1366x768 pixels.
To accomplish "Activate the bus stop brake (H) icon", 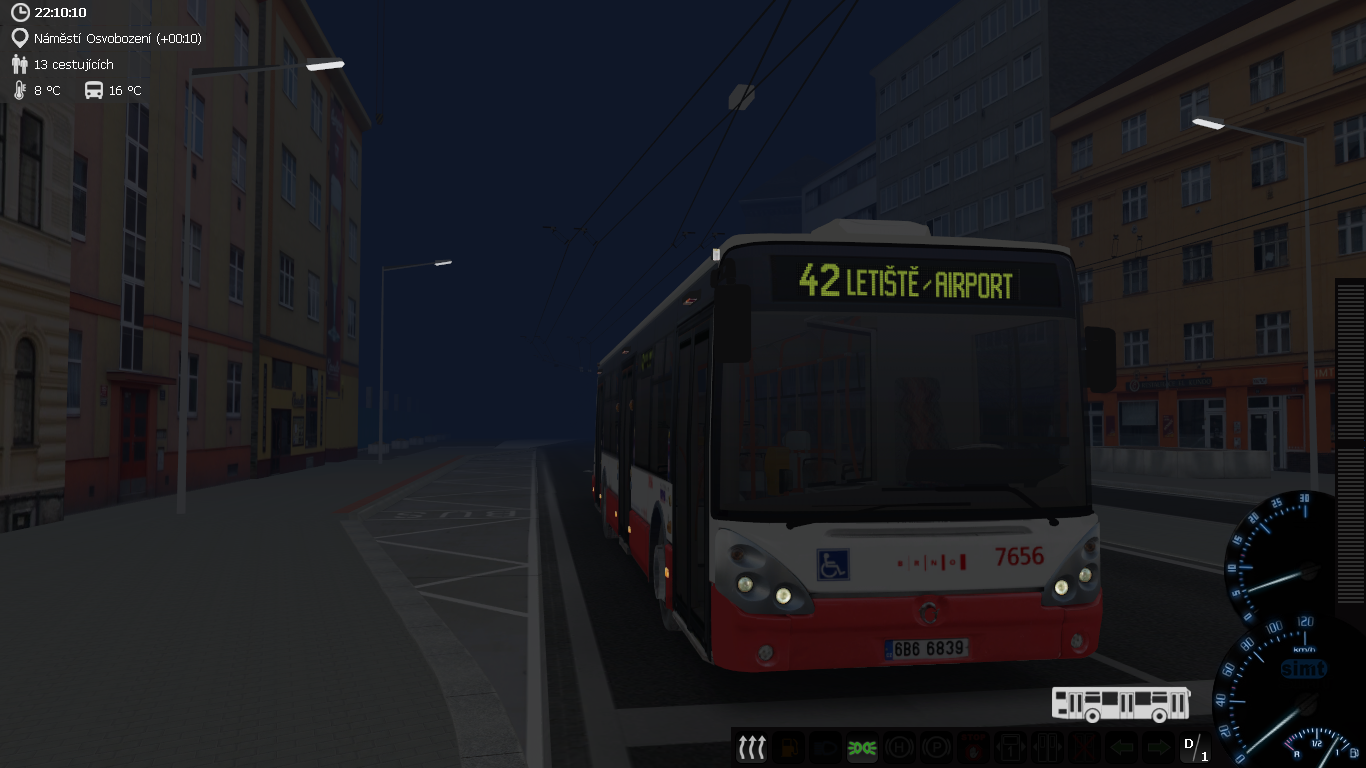I will [898, 747].
